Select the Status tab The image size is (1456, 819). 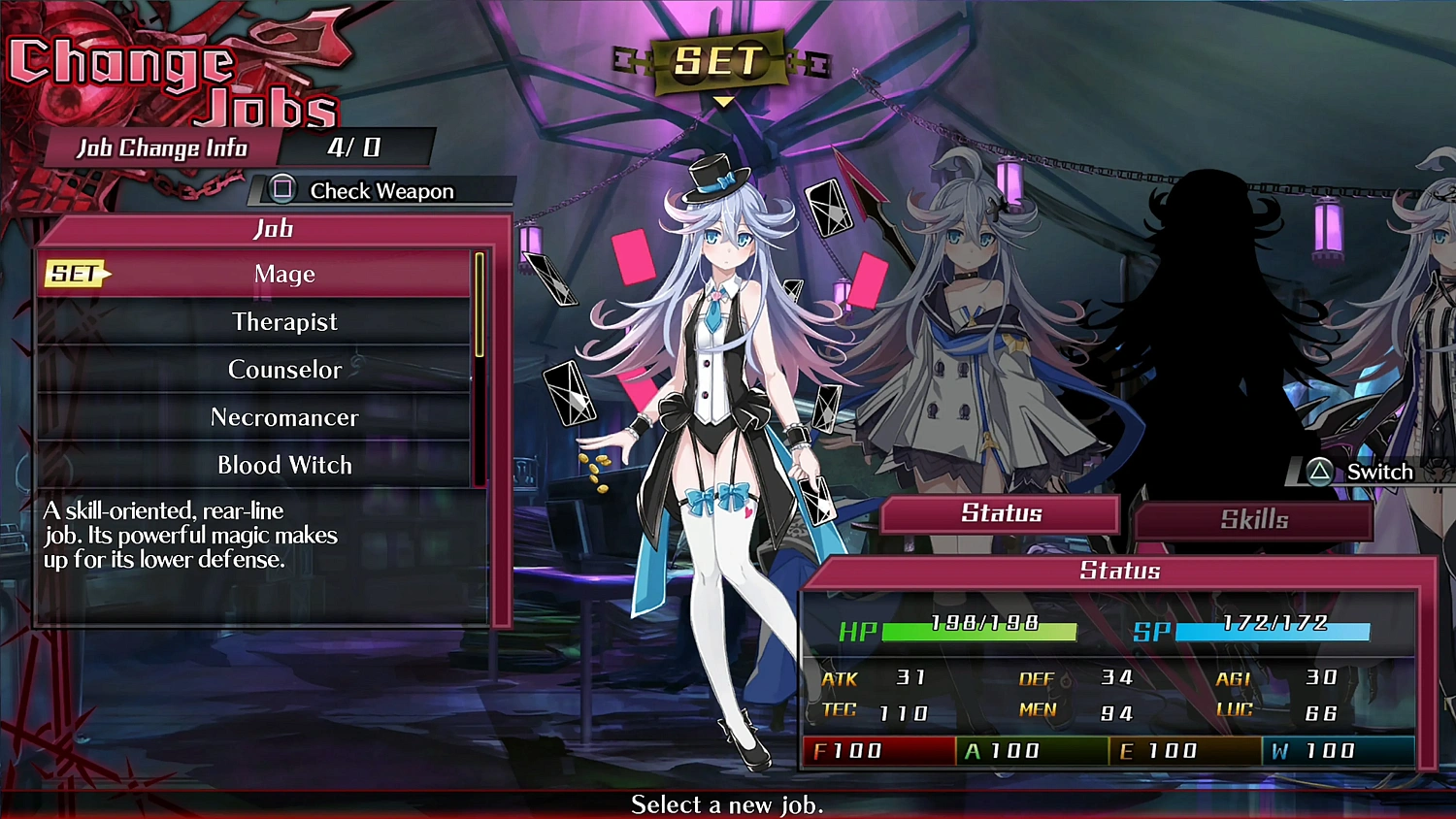point(1000,513)
